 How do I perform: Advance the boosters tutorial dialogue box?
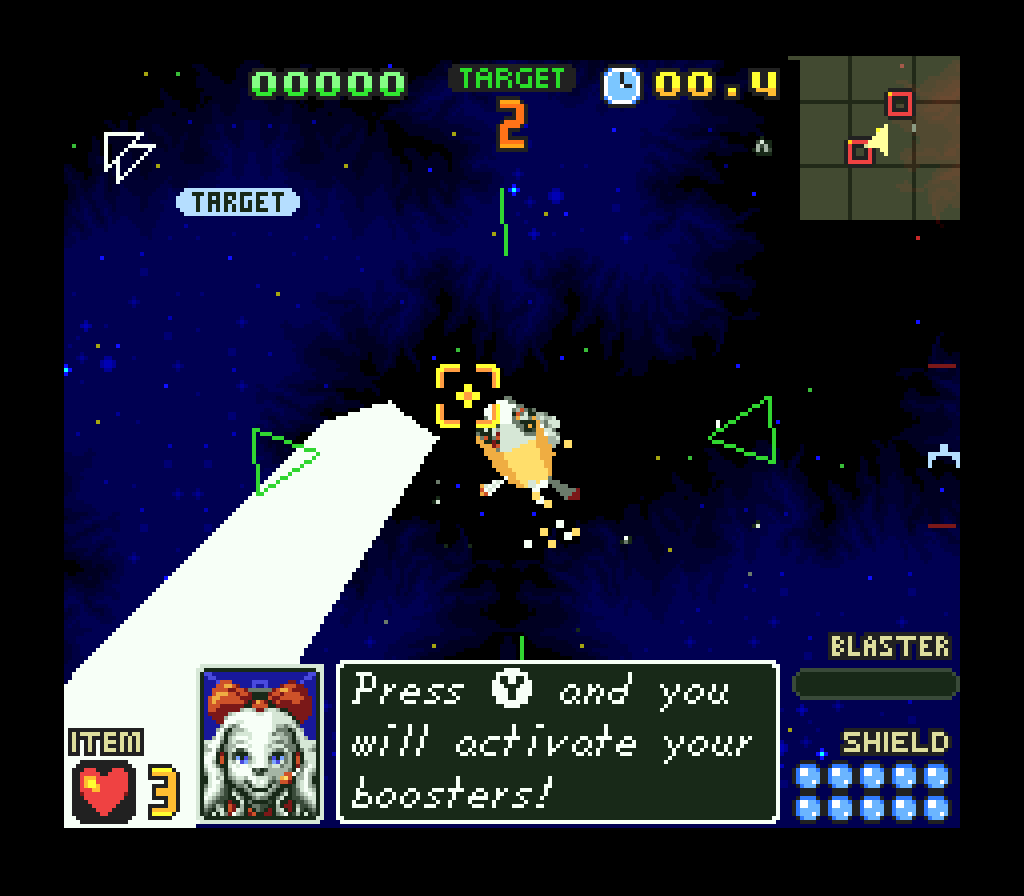click(557, 742)
